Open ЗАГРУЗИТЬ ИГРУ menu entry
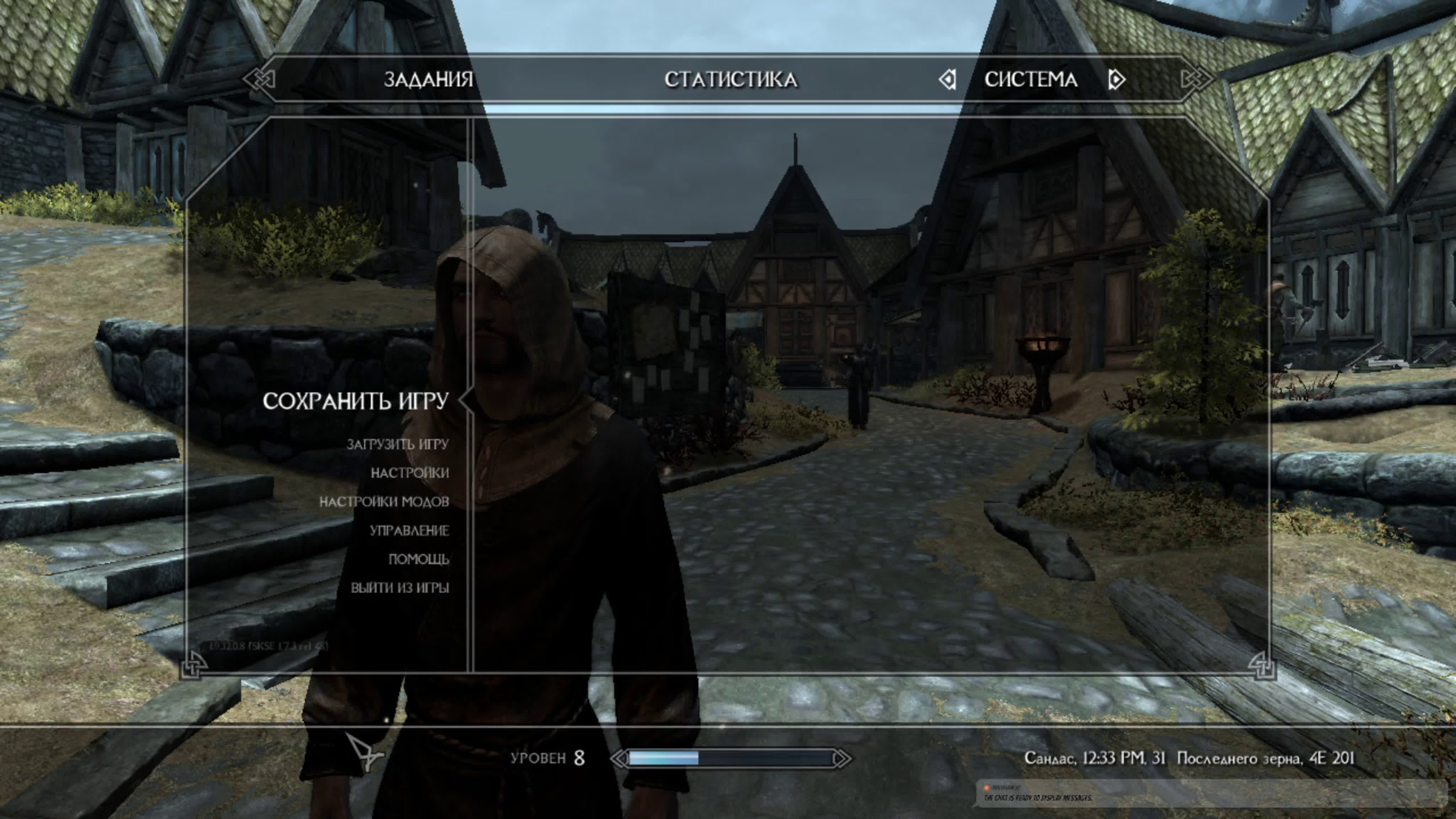 [x=397, y=444]
